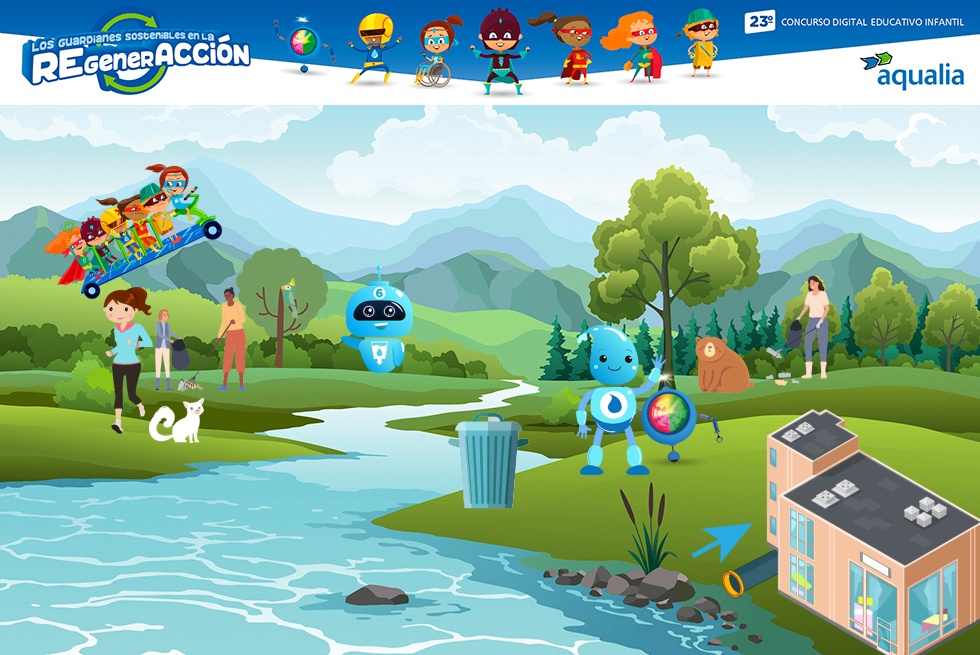Click the blue arrow pointing to the building

[720, 540]
